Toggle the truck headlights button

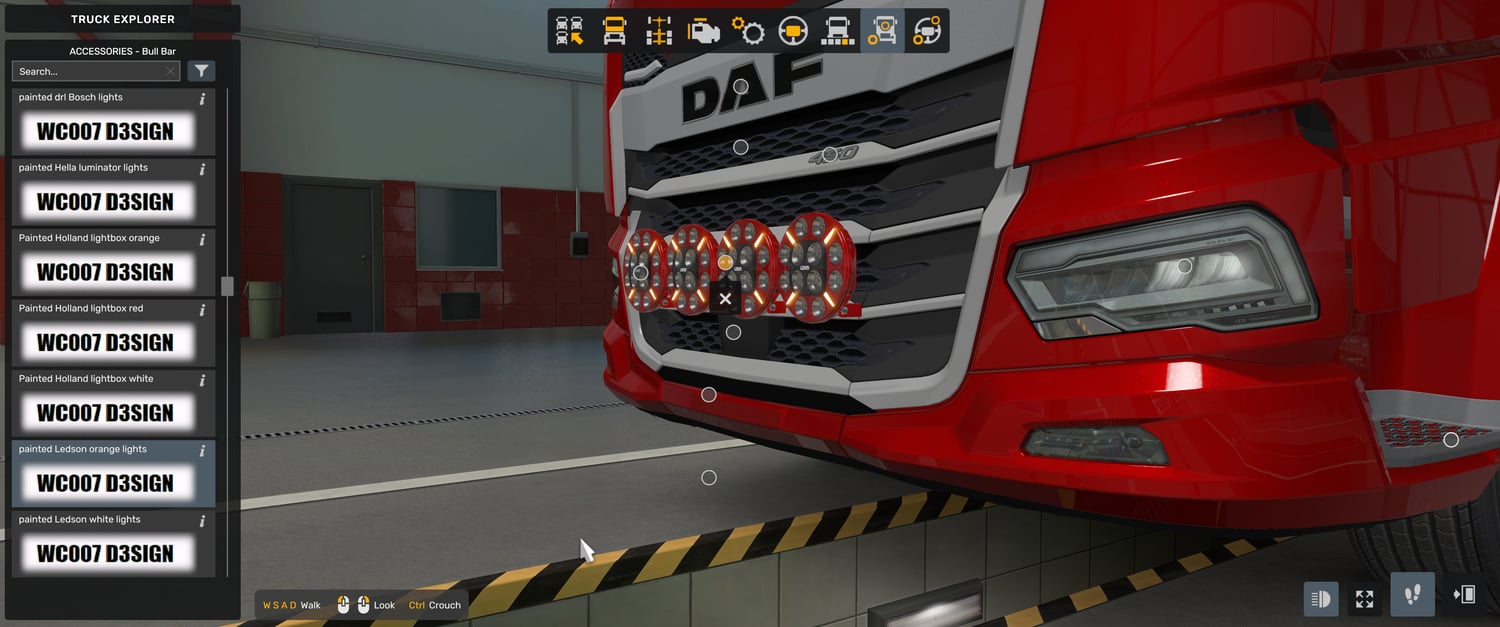(x=1320, y=598)
